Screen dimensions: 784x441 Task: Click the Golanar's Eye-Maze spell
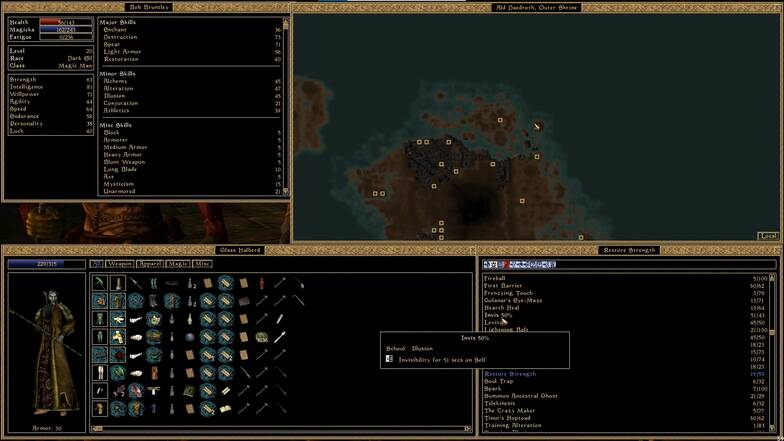513,300
